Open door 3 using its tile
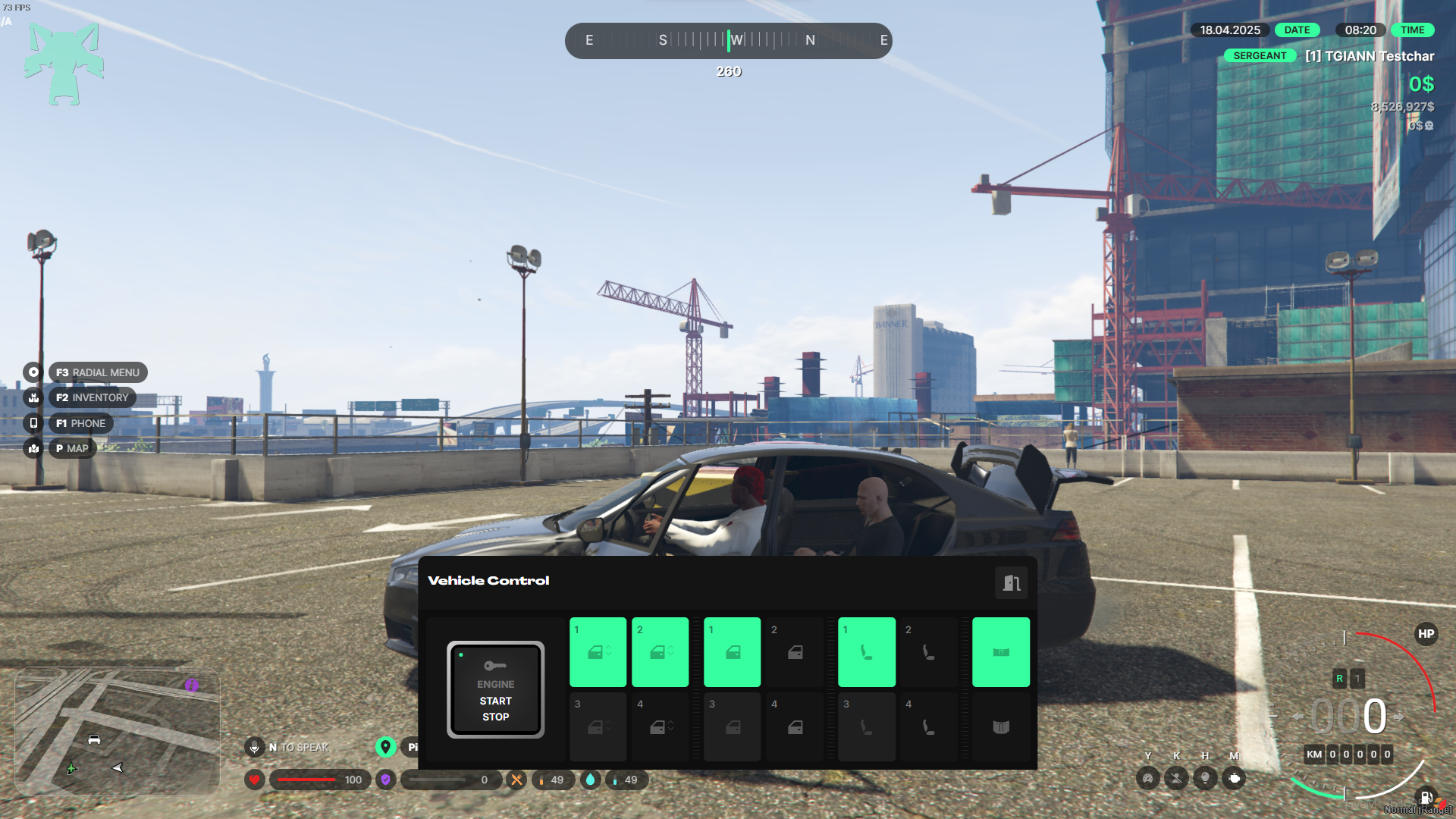 coord(732,726)
